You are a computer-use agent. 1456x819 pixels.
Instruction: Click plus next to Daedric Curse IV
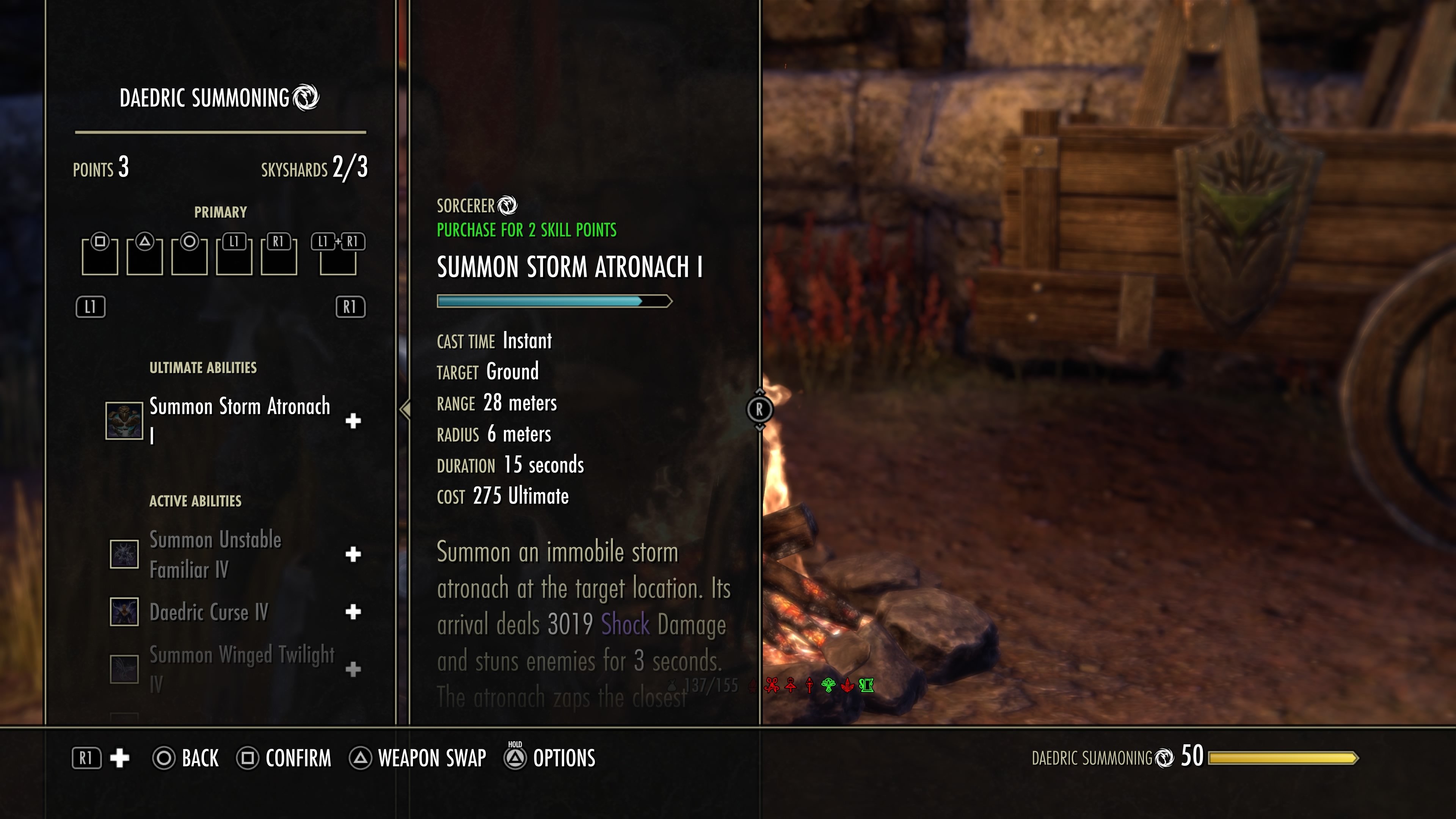[353, 612]
